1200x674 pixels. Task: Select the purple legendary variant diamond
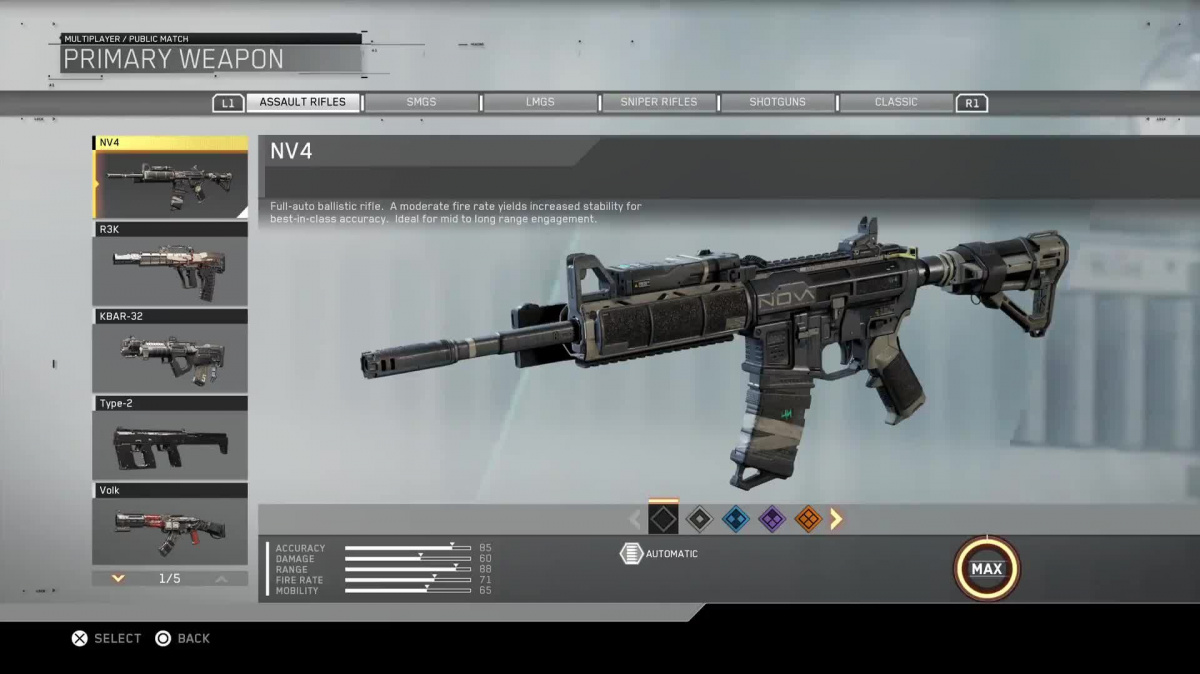pyautogui.click(x=771, y=519)
